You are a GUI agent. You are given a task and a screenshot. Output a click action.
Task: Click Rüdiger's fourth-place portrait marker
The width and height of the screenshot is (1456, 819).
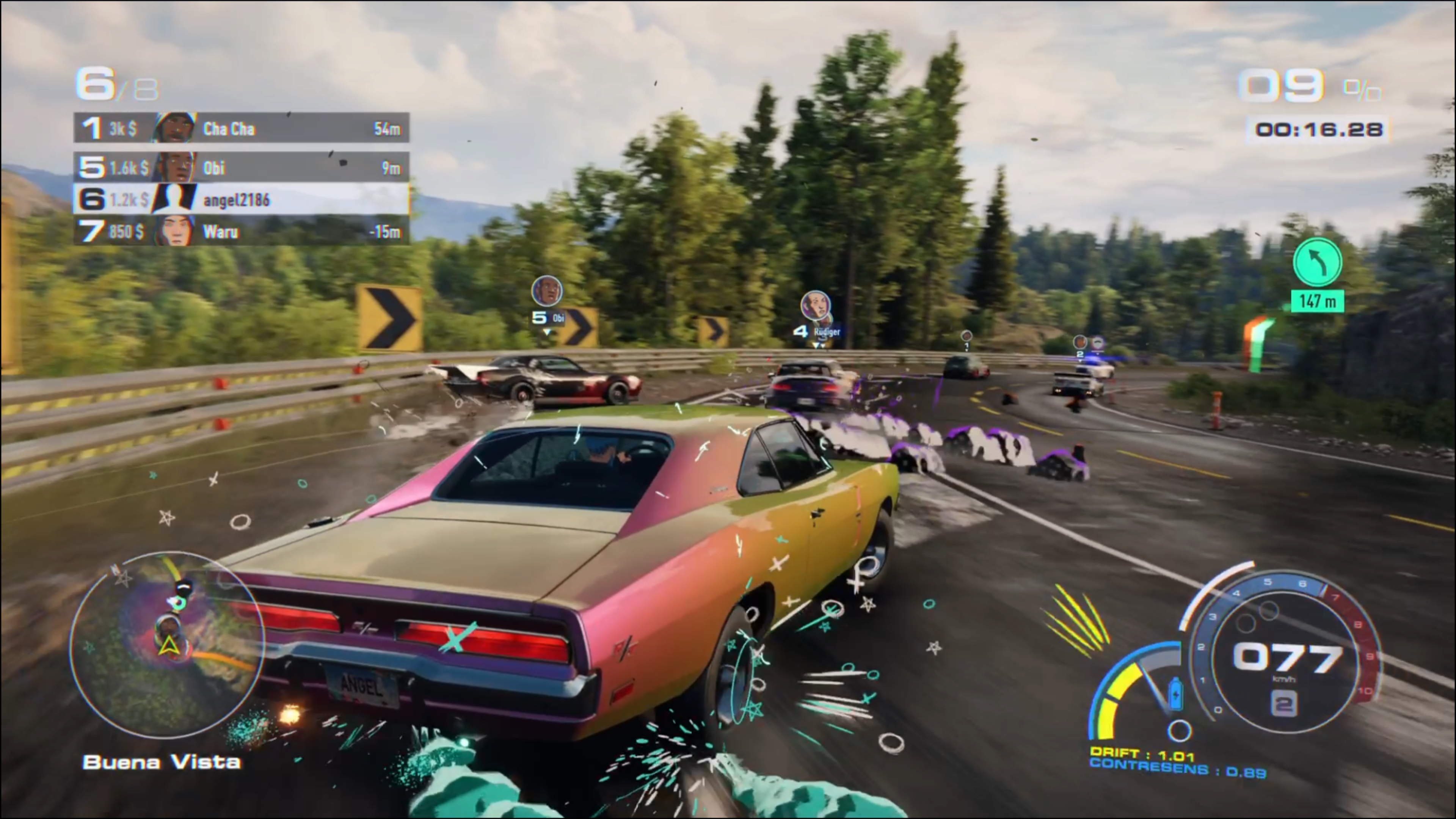[815, 306]
